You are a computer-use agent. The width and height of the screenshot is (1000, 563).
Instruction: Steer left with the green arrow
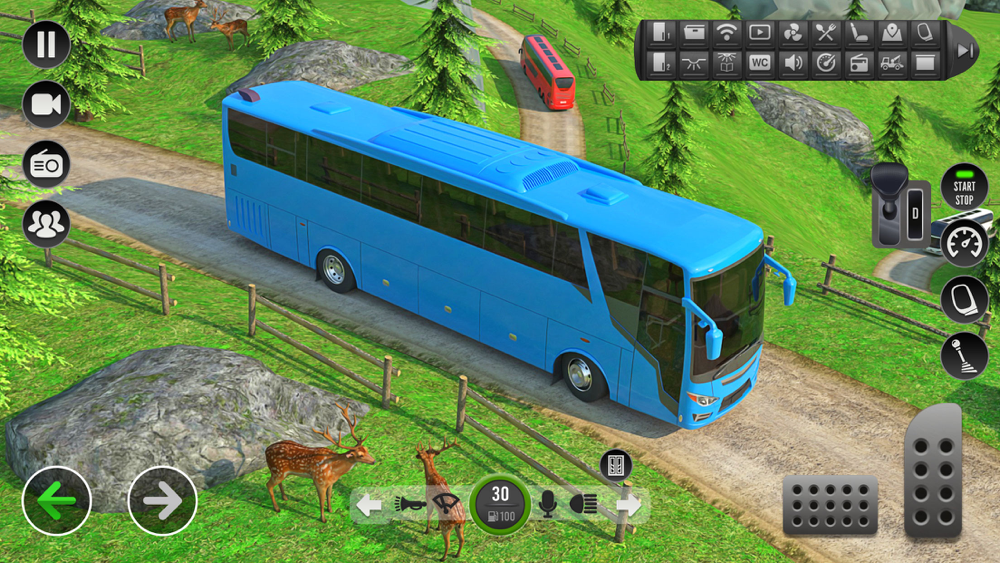[57, 500]
